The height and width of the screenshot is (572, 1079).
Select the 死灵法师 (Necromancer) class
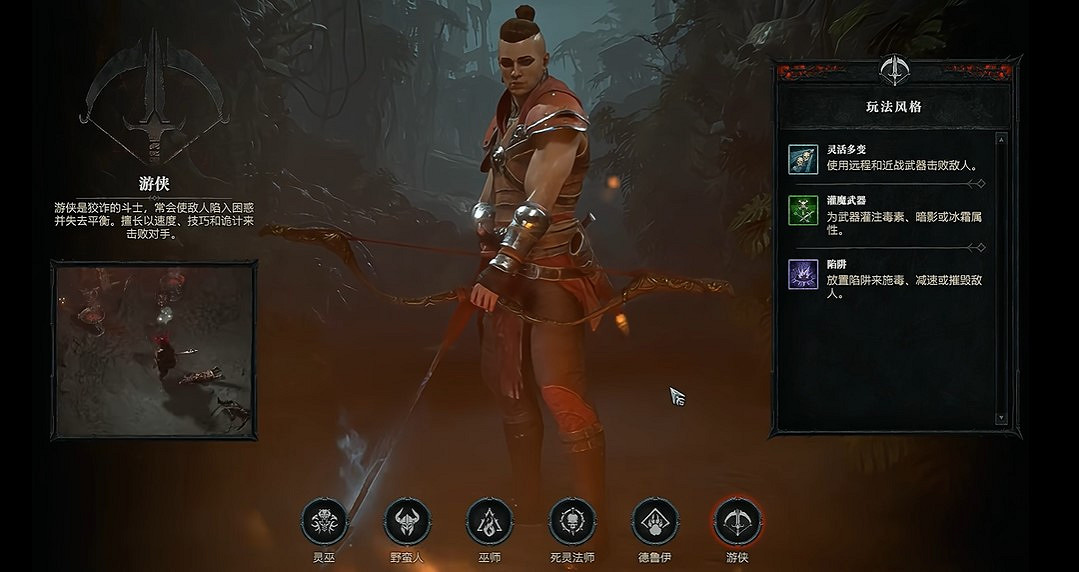(x=573, y=521)
